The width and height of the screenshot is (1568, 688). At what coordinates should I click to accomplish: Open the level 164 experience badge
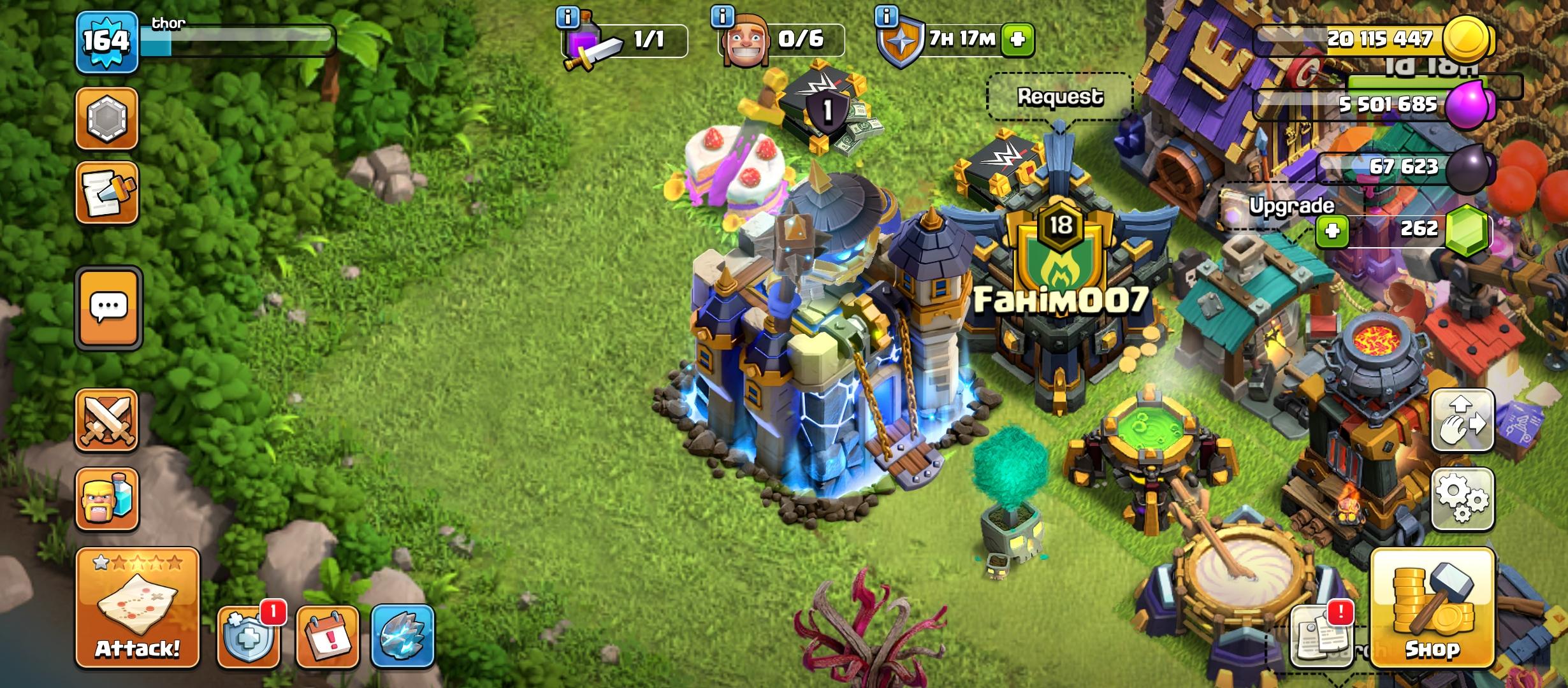[x=107, y=42]
